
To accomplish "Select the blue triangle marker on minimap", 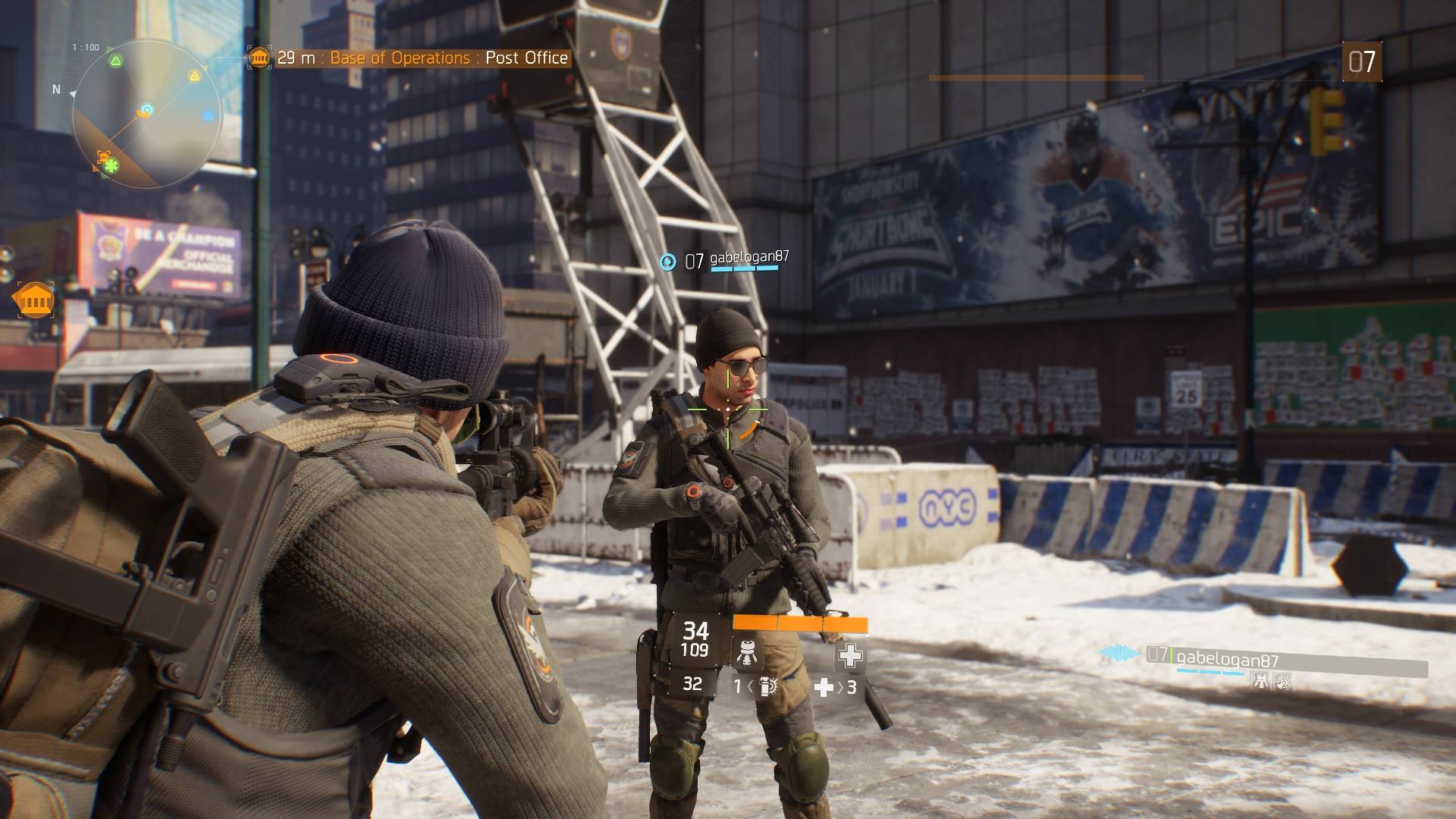I will (x=208, y=116).
